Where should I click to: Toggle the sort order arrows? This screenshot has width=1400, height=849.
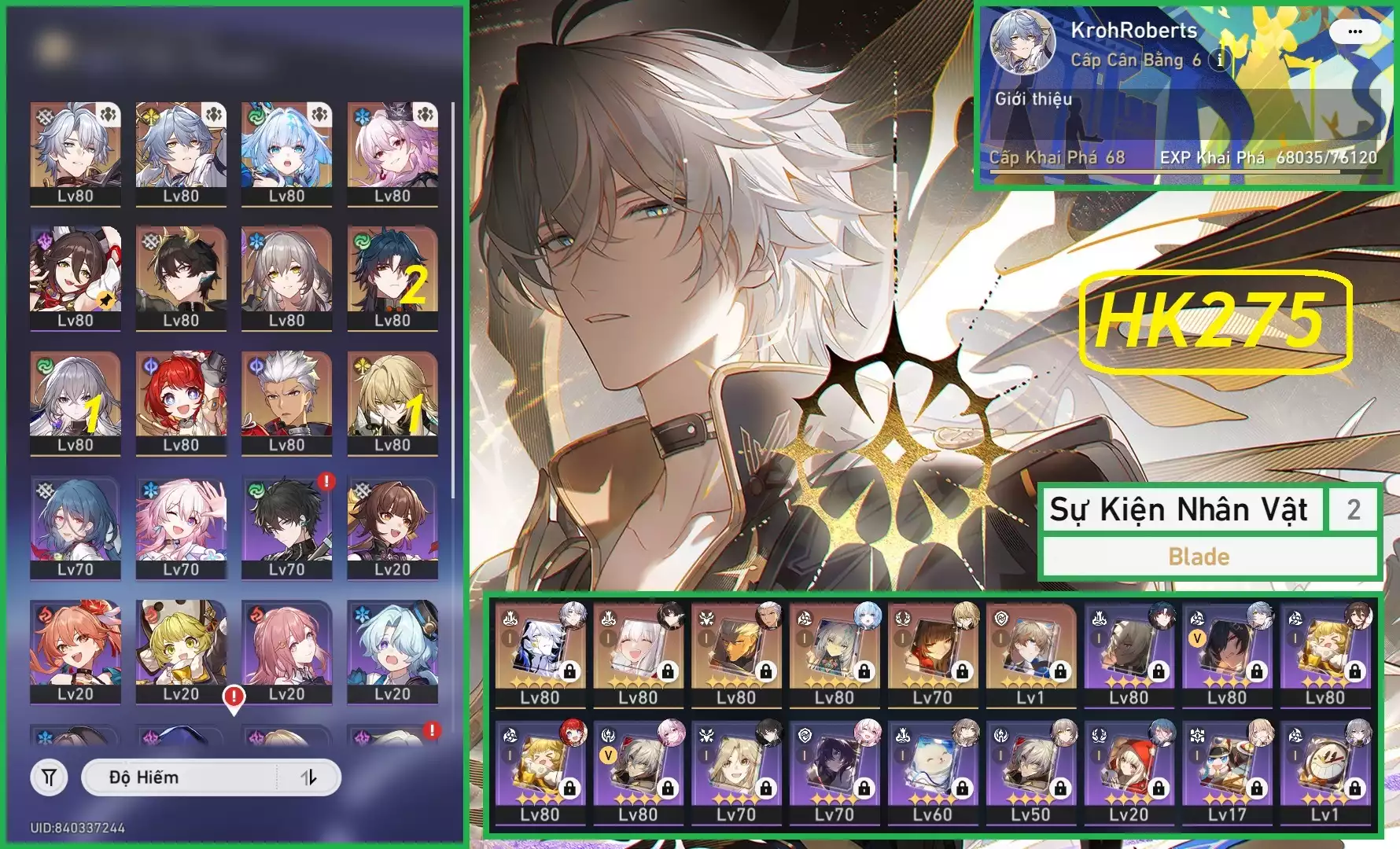tap(309, 777)
